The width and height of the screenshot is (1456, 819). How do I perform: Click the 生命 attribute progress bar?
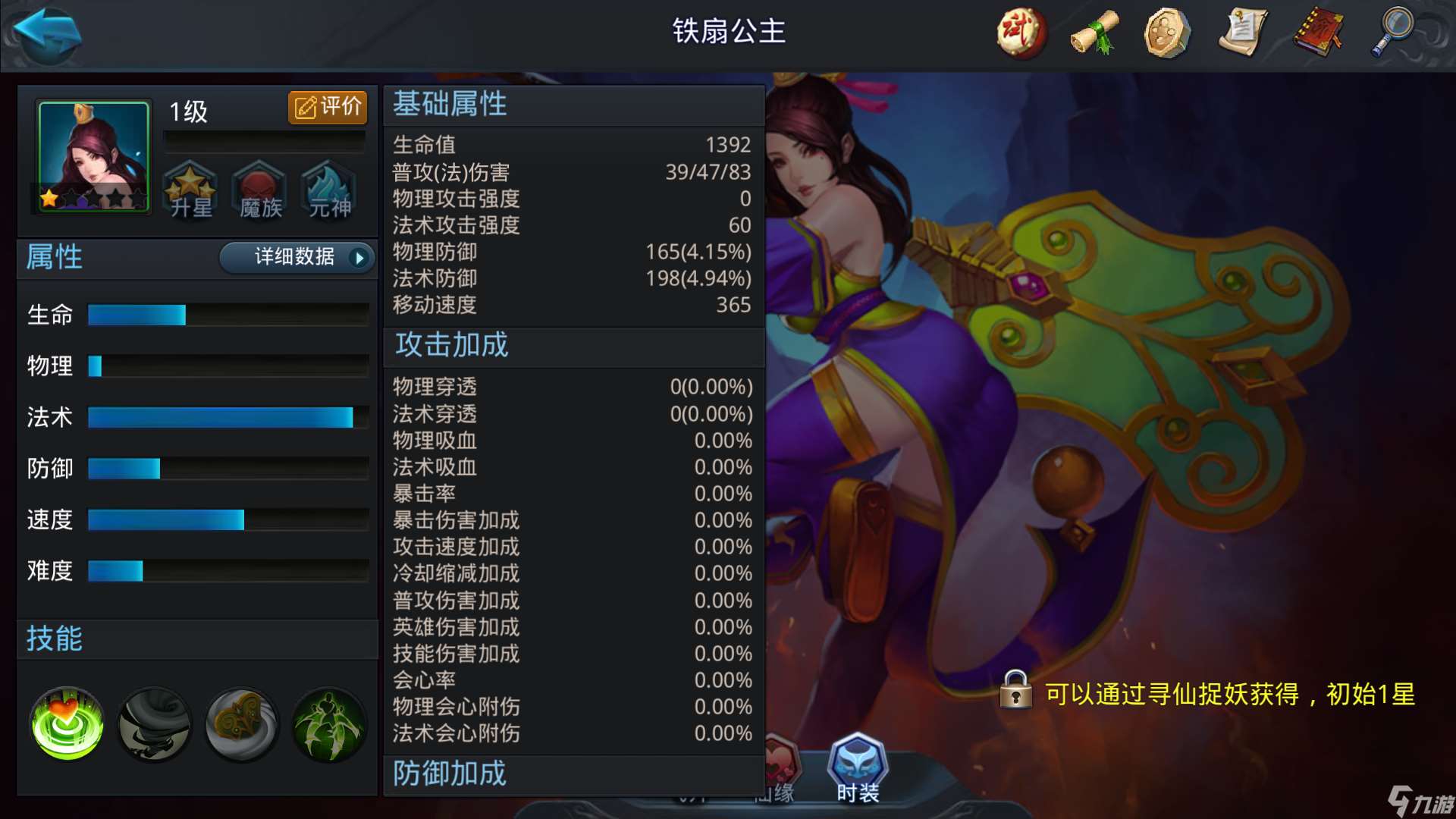coord(227,314)
